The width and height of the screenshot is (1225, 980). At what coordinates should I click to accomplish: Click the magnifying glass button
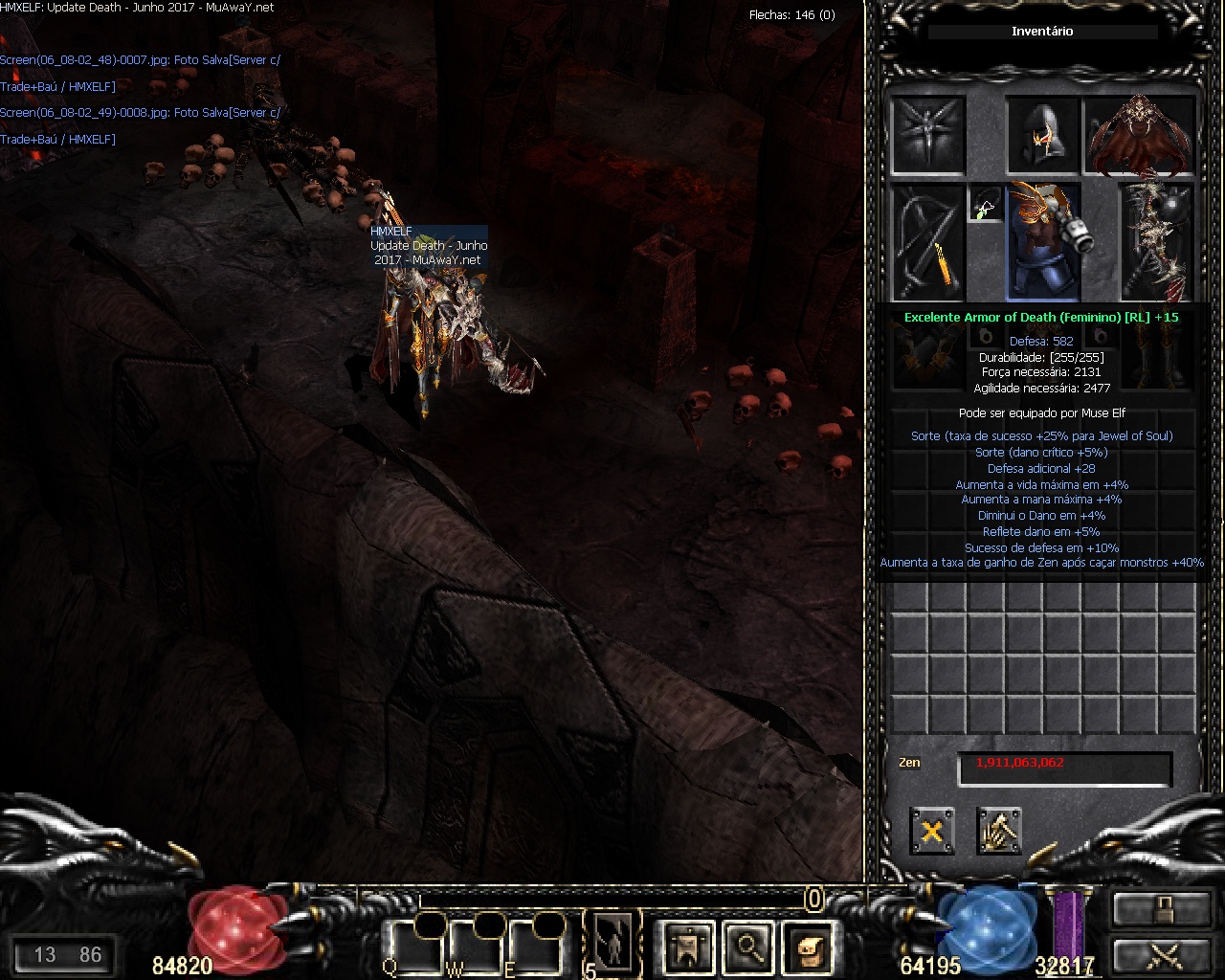[747, 947]
